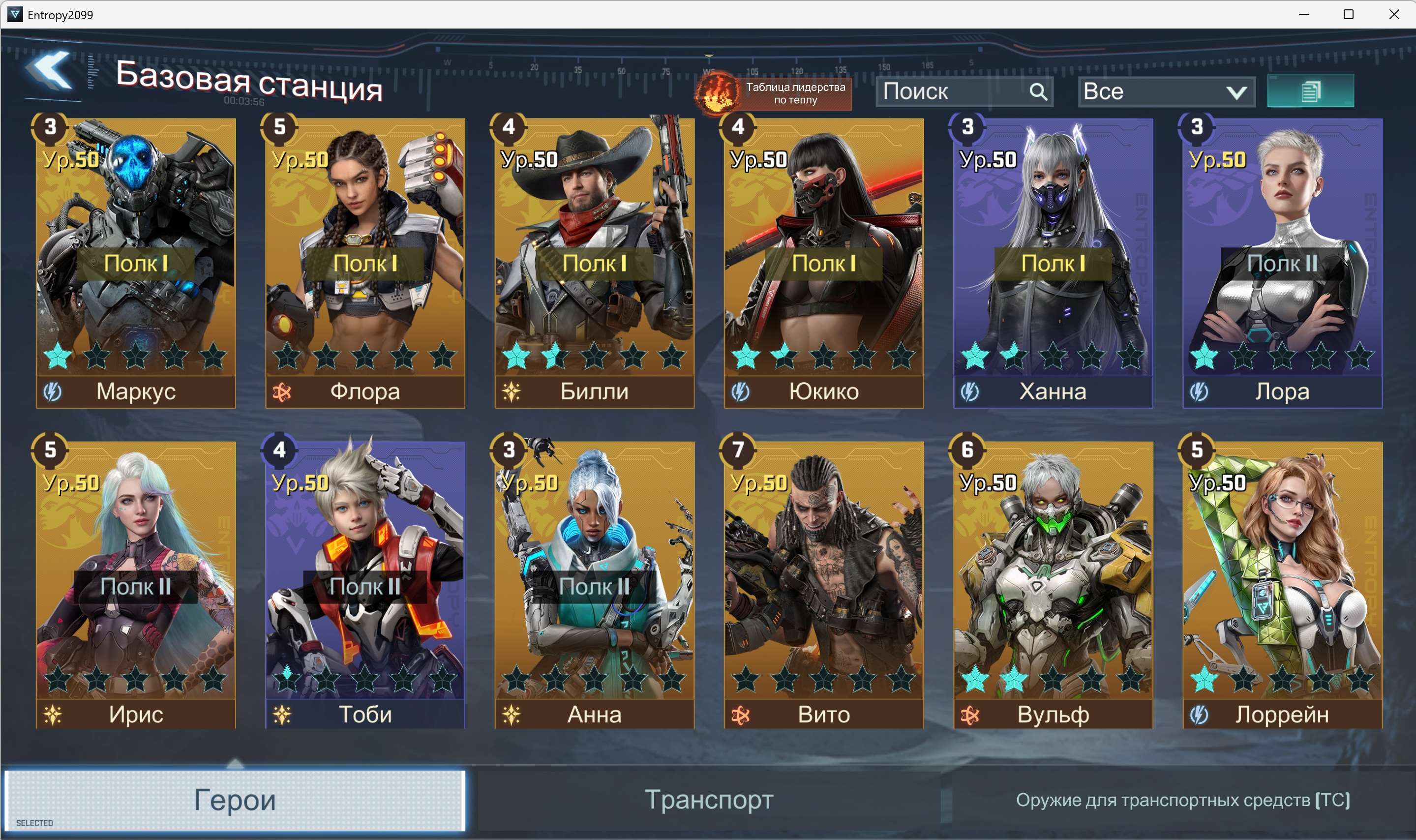The height and width of the screenshot is (840, 1416).
Task: Maximize the Entropy2099 window
Action: tap(1348, 14)
